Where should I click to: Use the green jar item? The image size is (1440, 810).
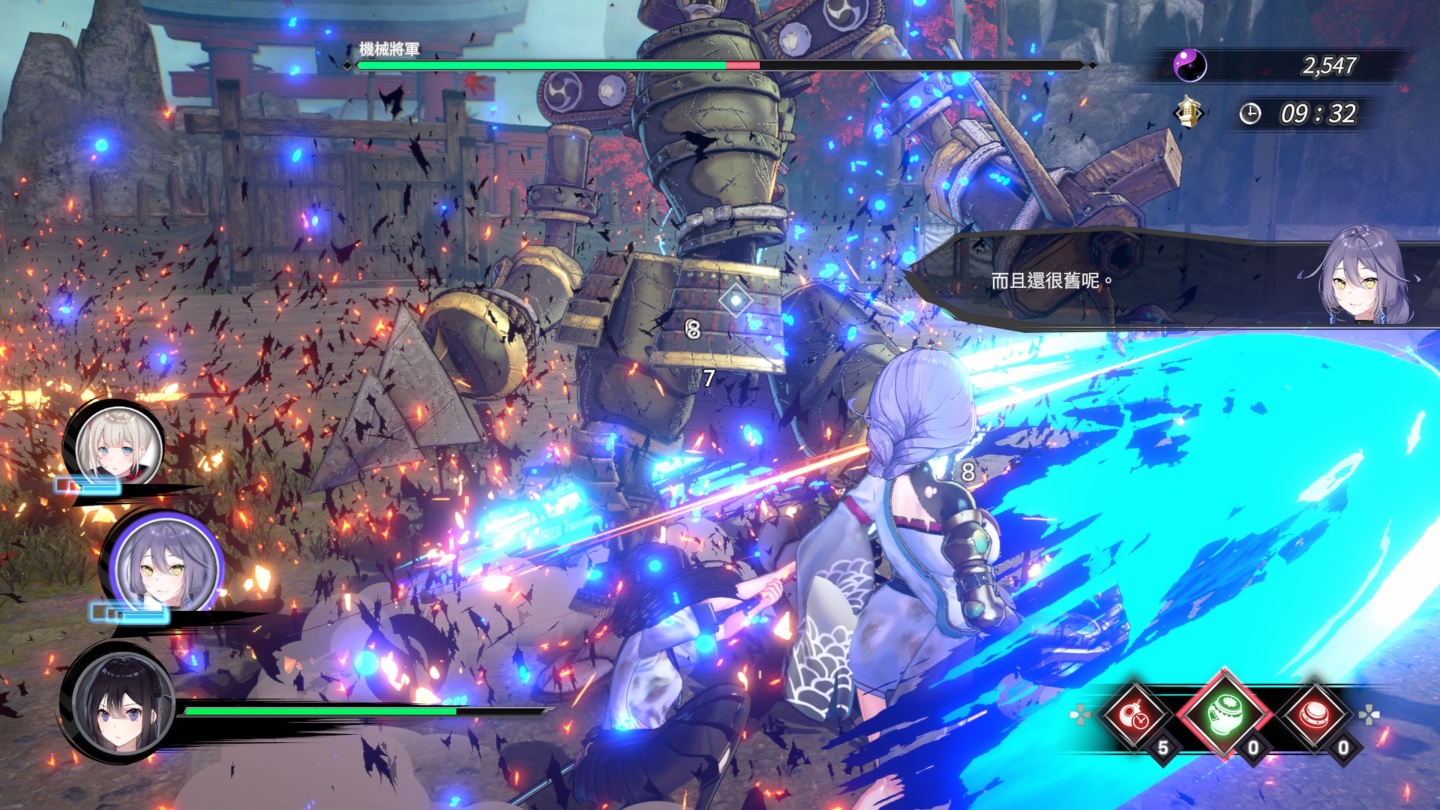click(x=1225, y=715)
